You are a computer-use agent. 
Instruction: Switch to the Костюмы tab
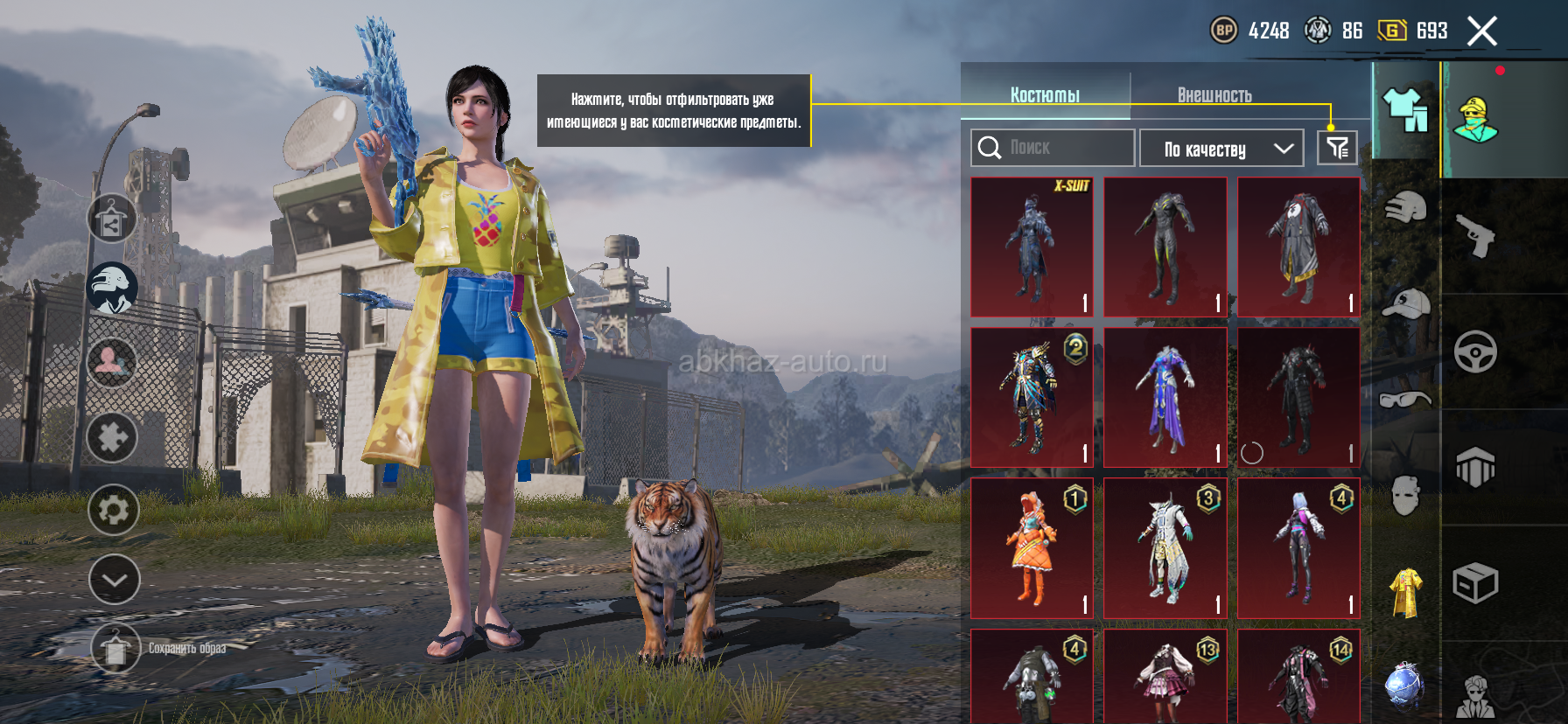[1045, 94]
